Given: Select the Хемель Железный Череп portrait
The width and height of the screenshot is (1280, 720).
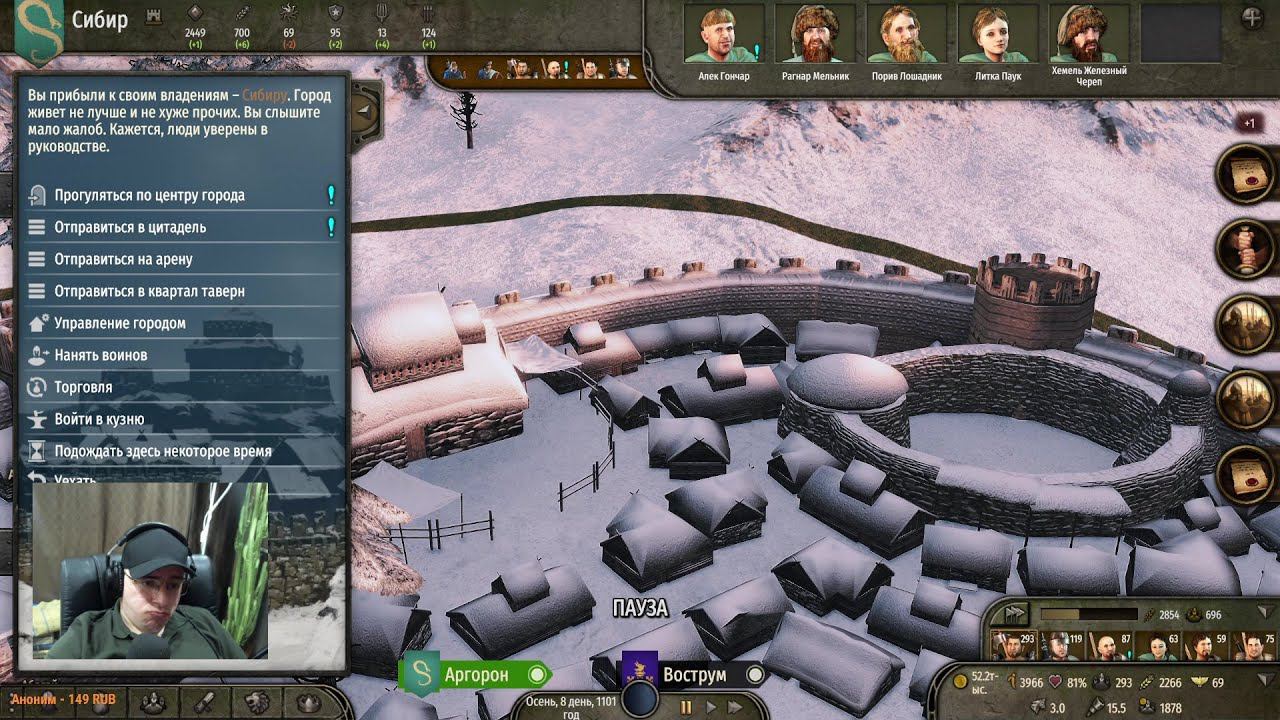Looking at the screenshot, I should [x=1088, y=35].
